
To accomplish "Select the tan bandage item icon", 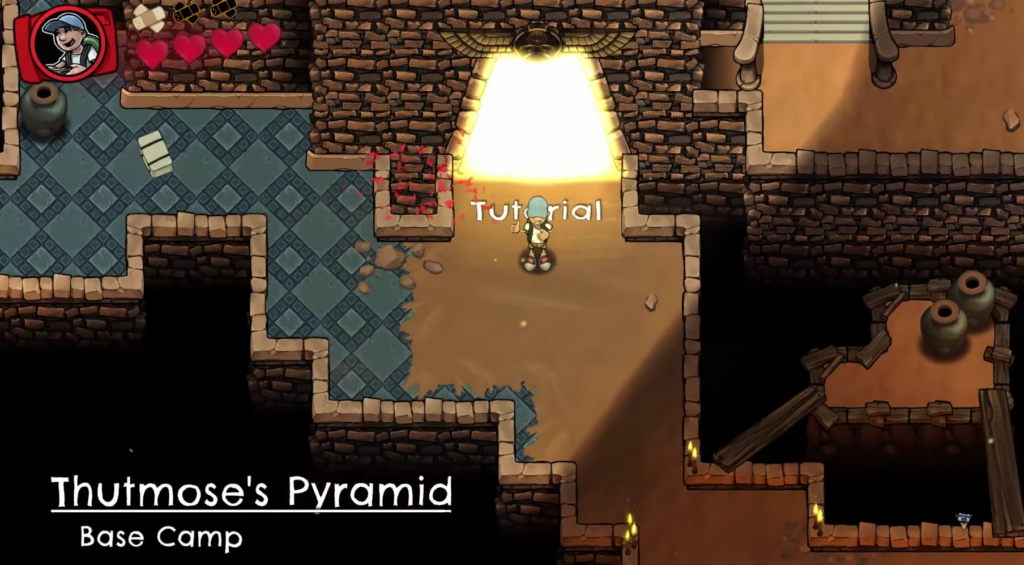I will [149, 16].
